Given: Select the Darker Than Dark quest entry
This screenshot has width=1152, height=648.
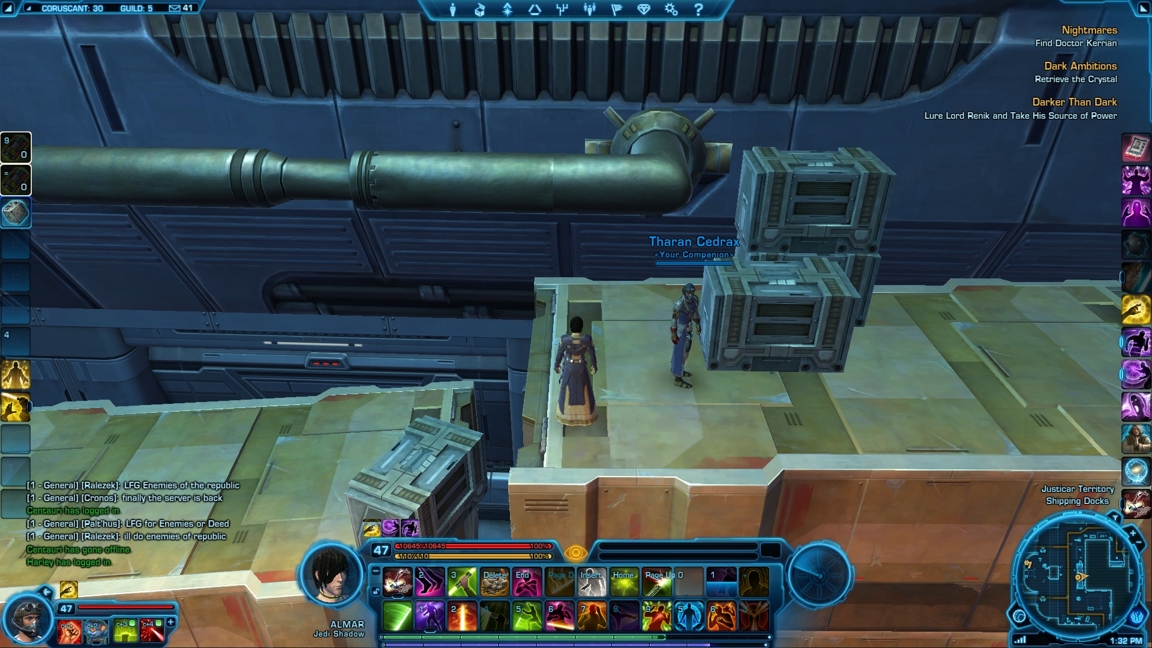Looking at the screenshot, I should 1074,102.
